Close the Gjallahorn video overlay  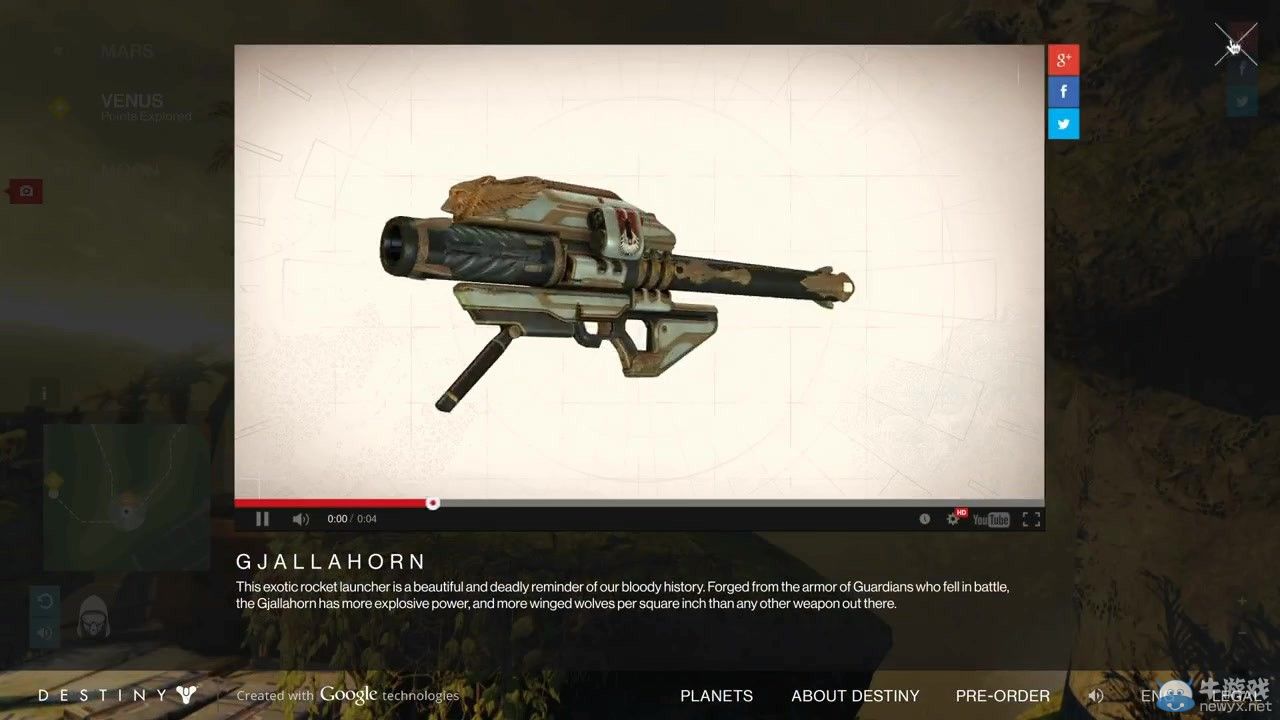(1237, 43)
